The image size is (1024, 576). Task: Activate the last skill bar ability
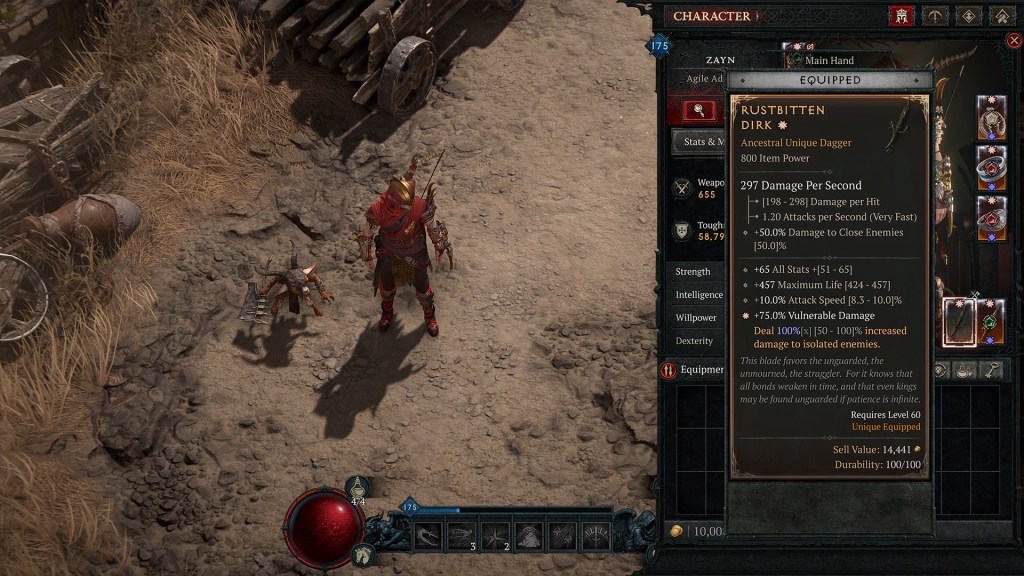point(597,535)
